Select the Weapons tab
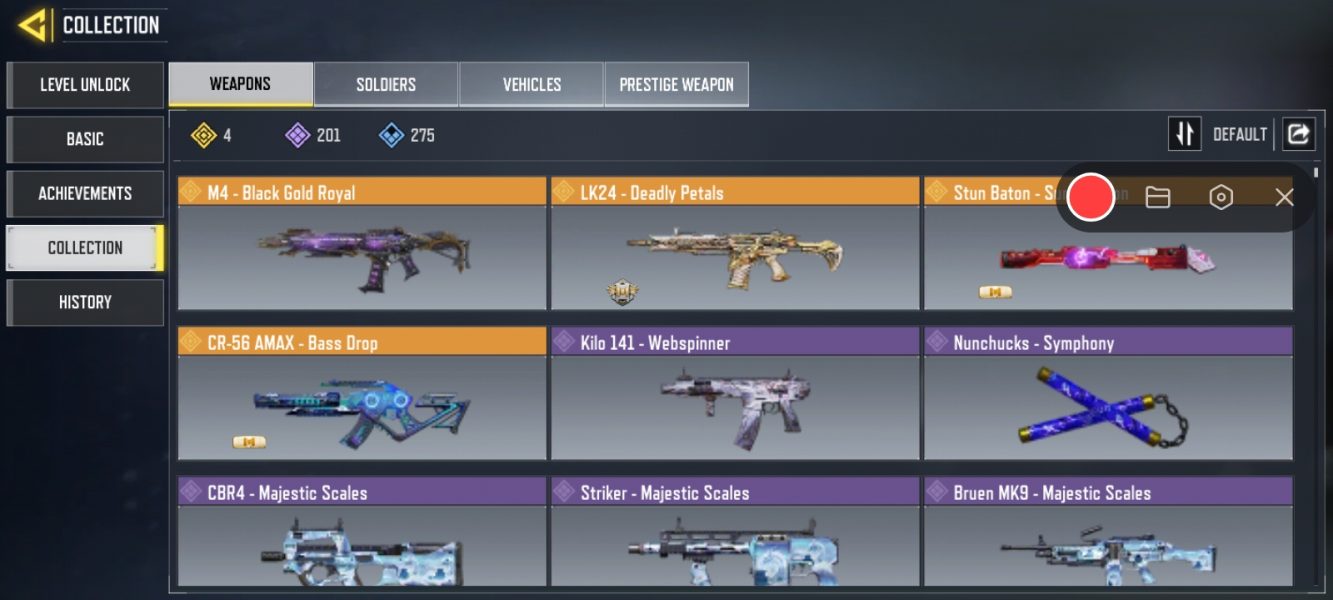 point(240,84)
